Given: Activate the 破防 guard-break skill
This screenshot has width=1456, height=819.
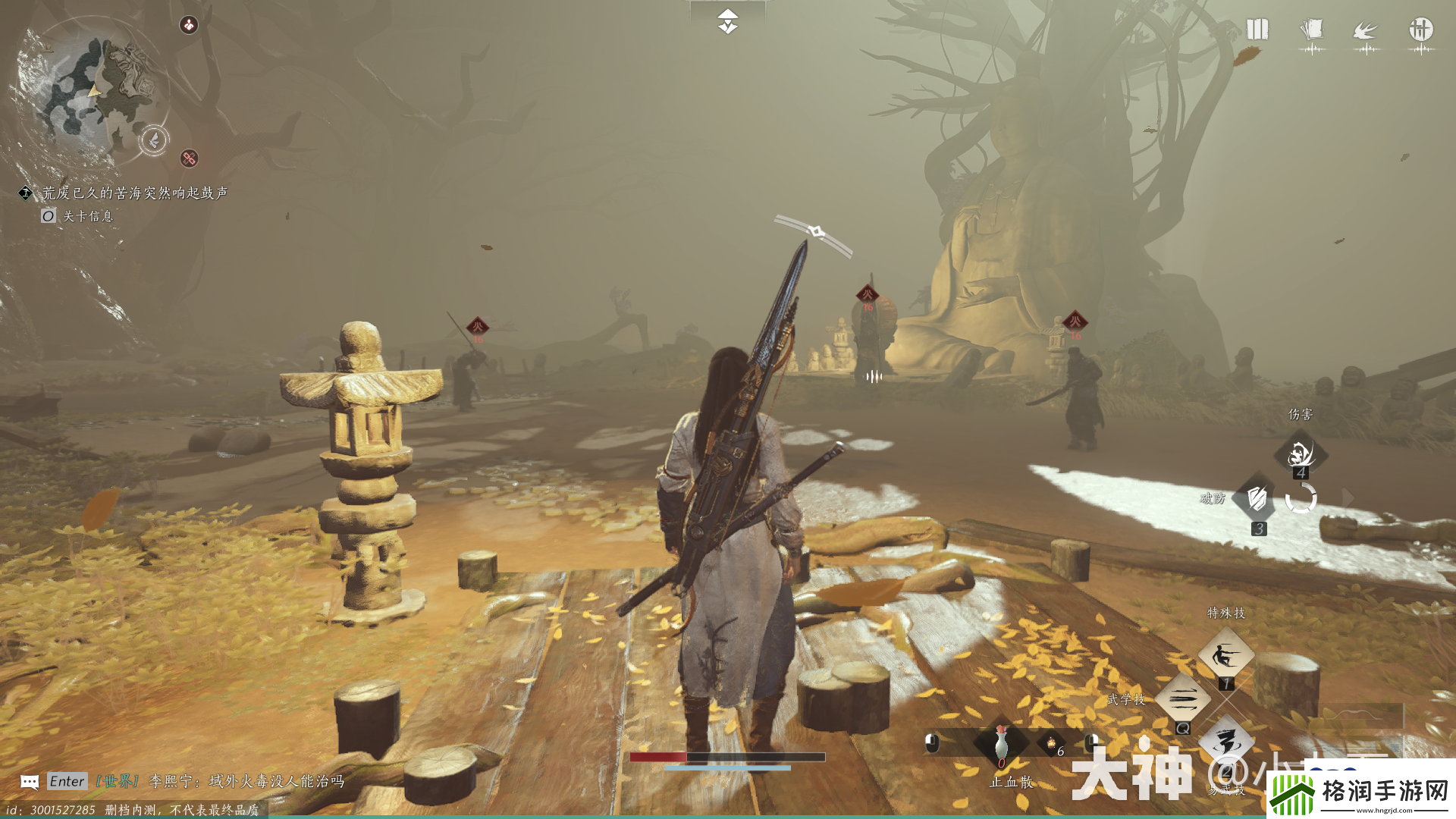Looking at the screenshot, I should pos(1257,499).
